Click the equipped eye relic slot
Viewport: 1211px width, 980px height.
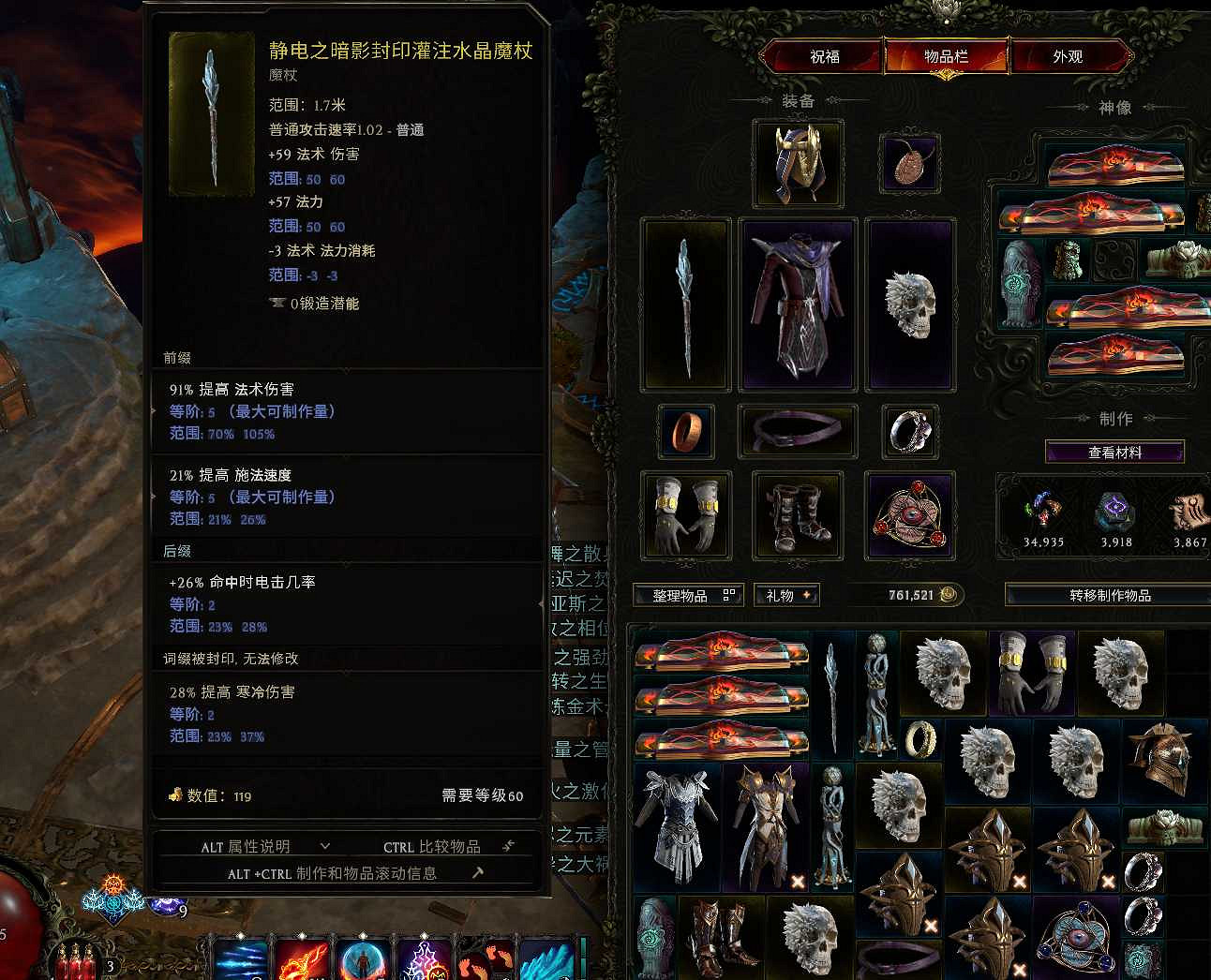(x=909, y=515)
